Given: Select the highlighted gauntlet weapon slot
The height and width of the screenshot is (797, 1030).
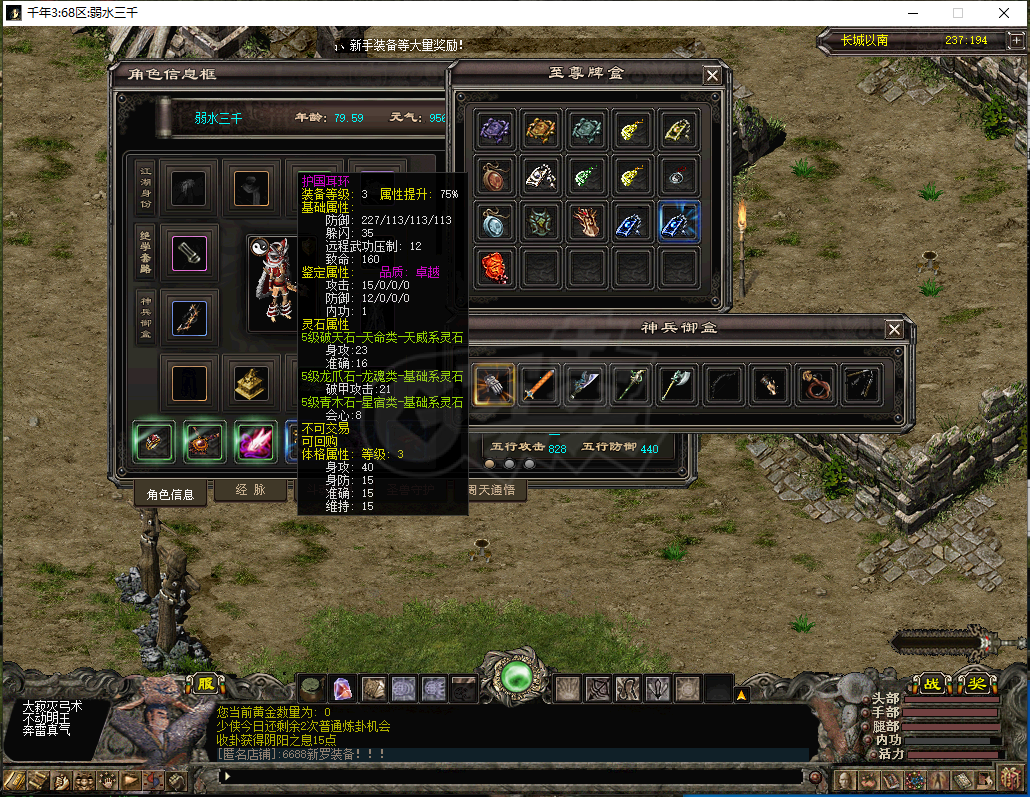Looking at the screenshot, I should point(494,384).
